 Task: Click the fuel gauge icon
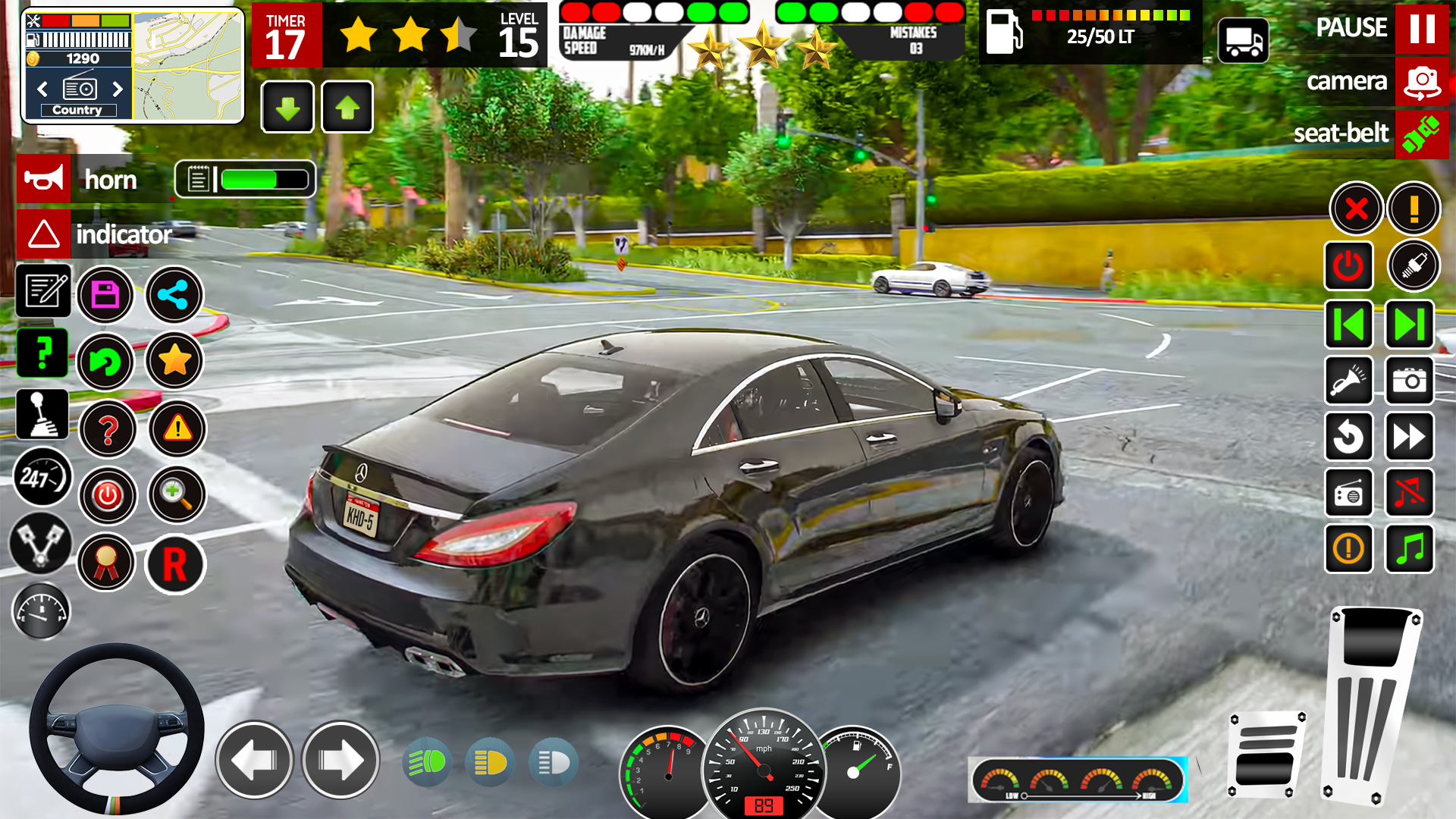(x=42, y=611)
